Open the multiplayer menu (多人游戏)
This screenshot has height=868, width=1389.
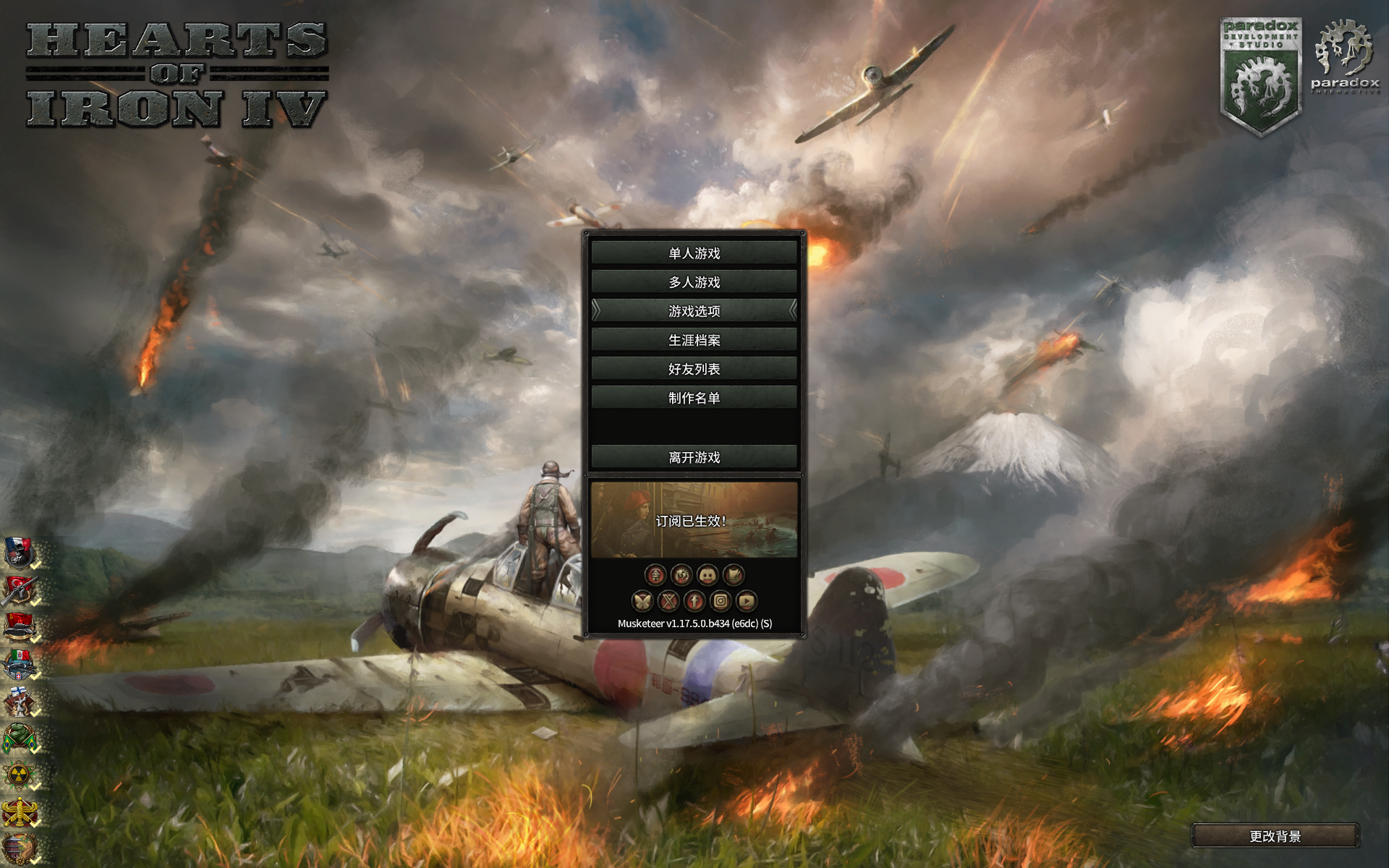[694, 282]
